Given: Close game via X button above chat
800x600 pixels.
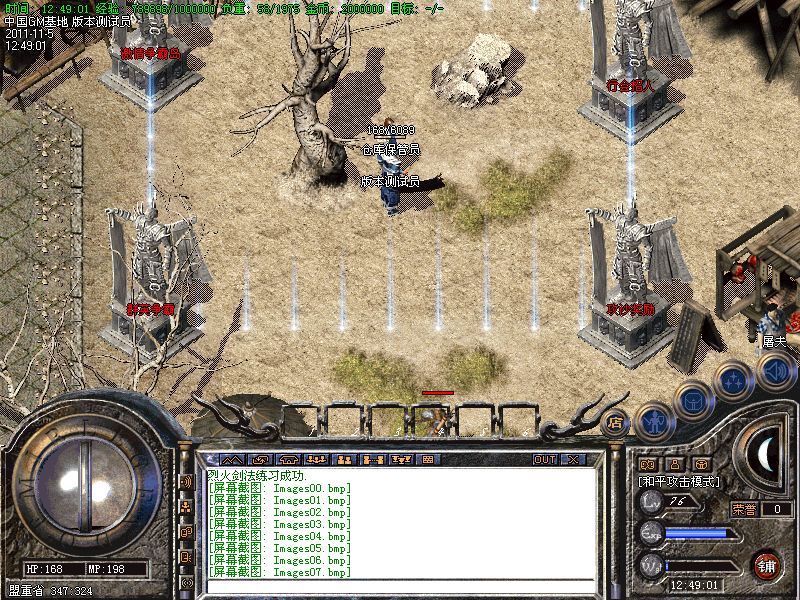Looking at the screenshot, I should click(x=573, y=459).
